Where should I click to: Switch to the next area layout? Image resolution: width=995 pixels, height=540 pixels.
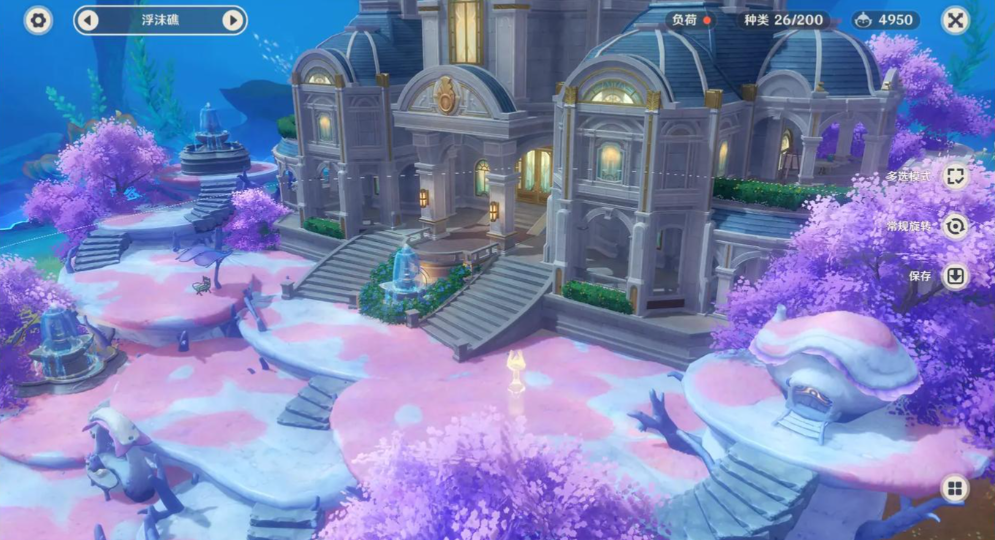pyautogui.click(x=232, y=20)
